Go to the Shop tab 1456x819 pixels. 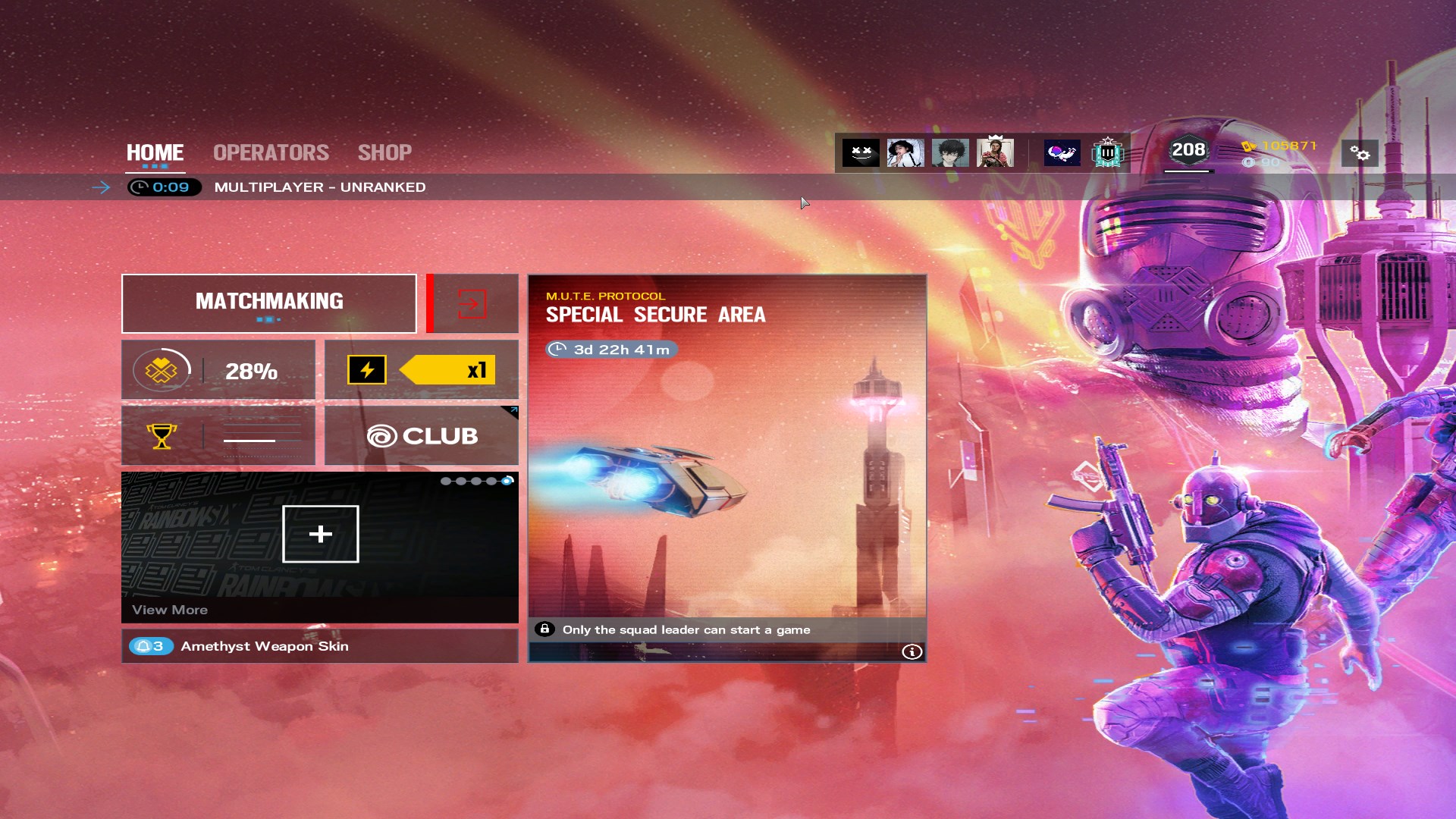(384, 152)
